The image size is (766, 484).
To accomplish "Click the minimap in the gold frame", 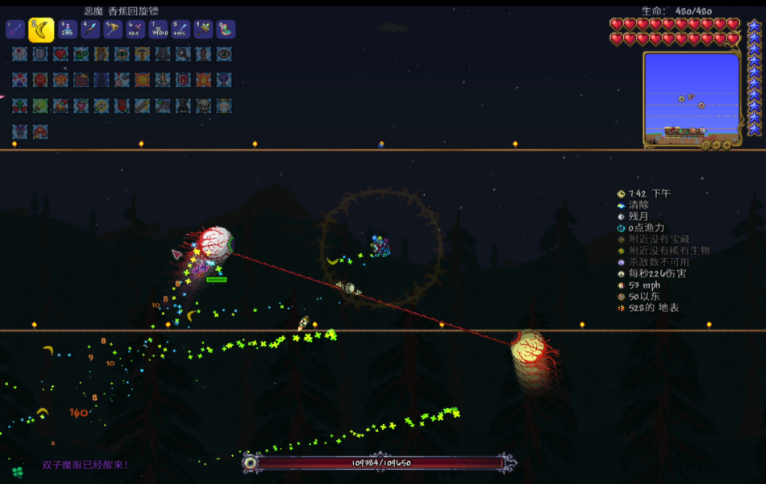I will [x=691, y=97].
